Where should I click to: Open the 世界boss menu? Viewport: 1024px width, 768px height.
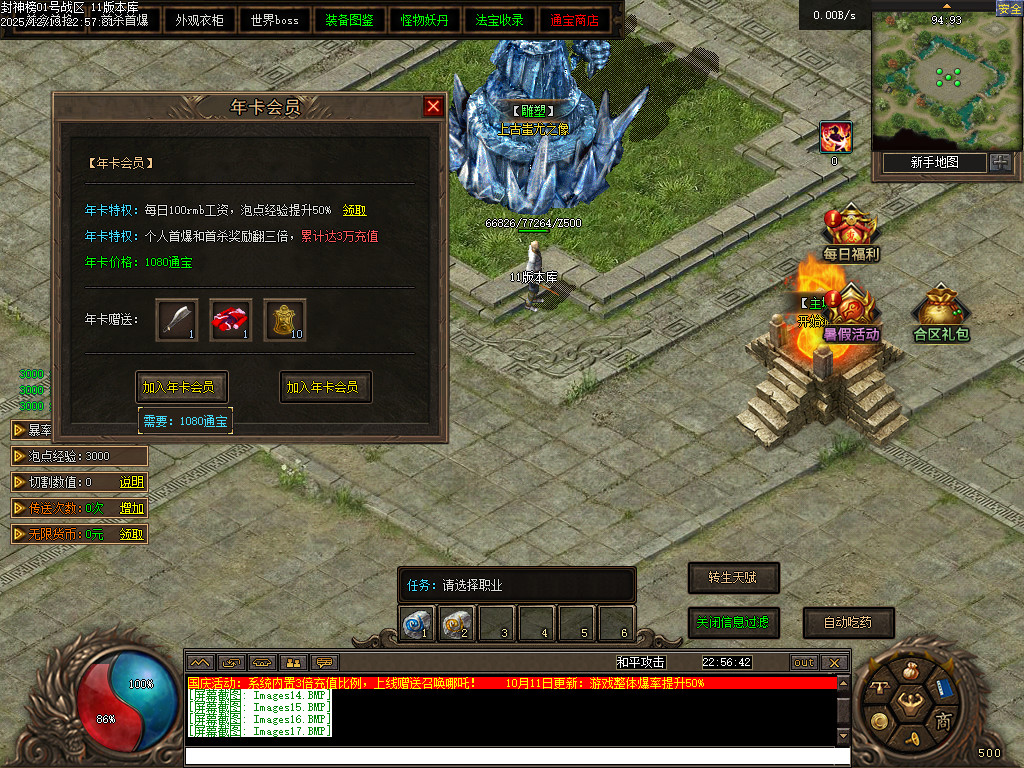[x=275, y=20]
